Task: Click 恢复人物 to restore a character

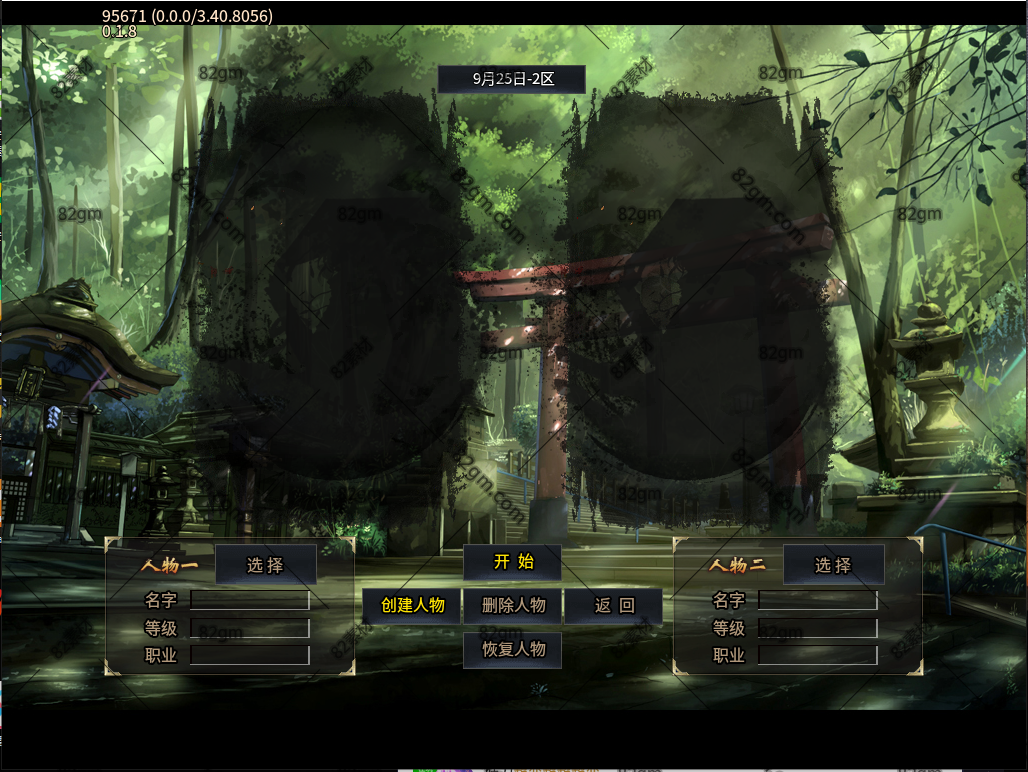Action: tap(513, 650)
